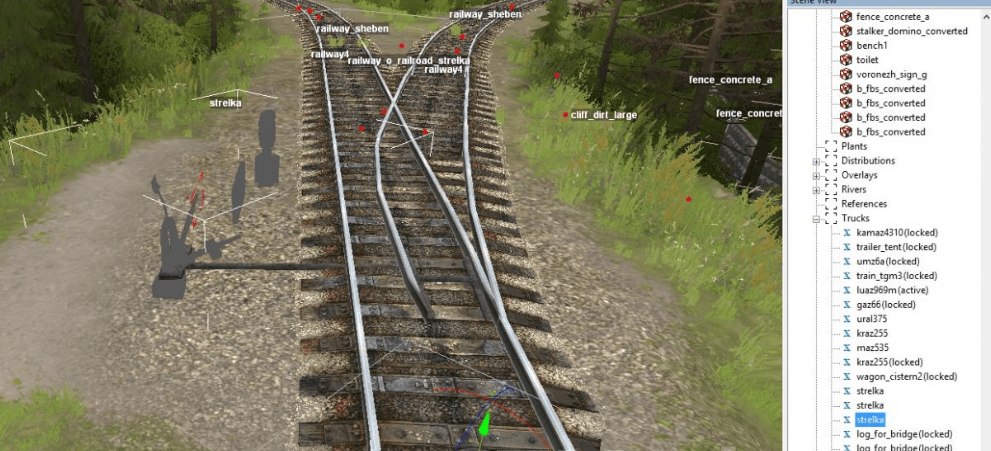Select the Rivers category
The height and width of the screenshot is (451, 991).
click(x=853, y=189)
